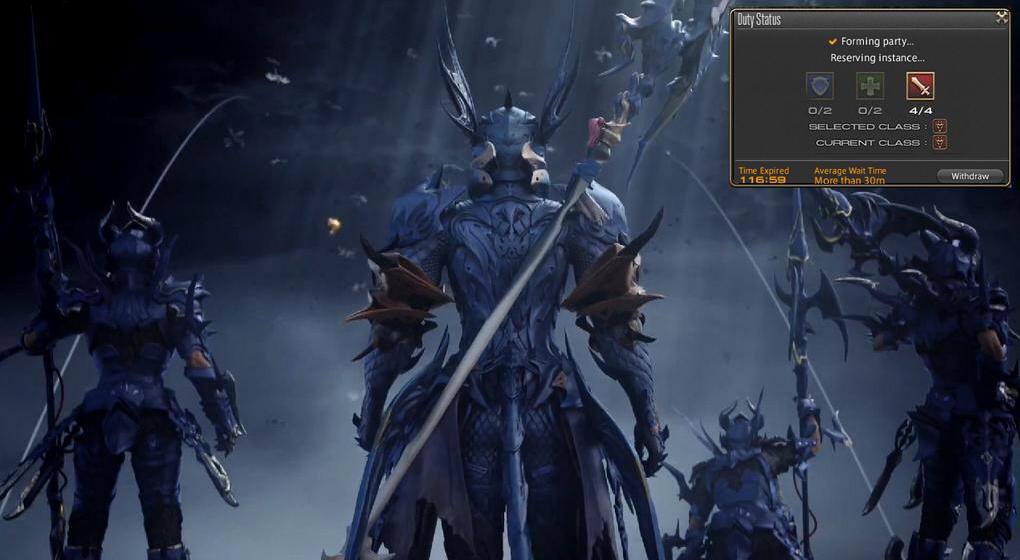Click the Current Class job icon

939,143
